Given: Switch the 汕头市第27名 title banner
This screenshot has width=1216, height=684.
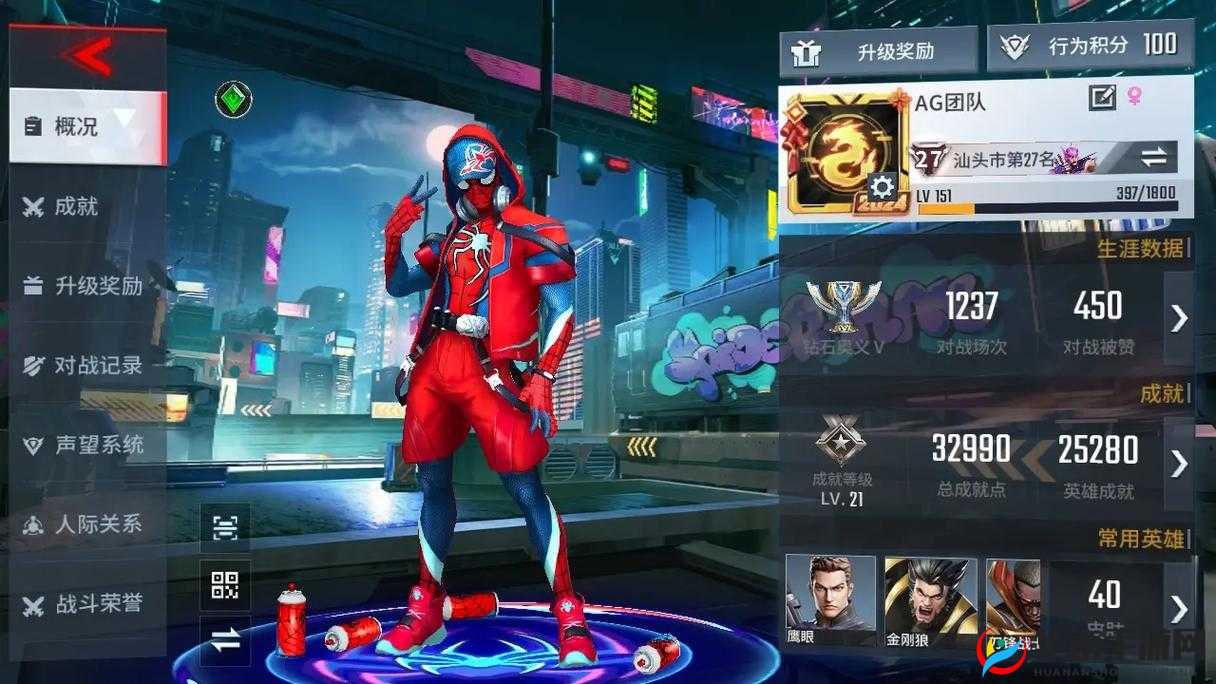Looking at the screenshot, I should (1154, 157).
